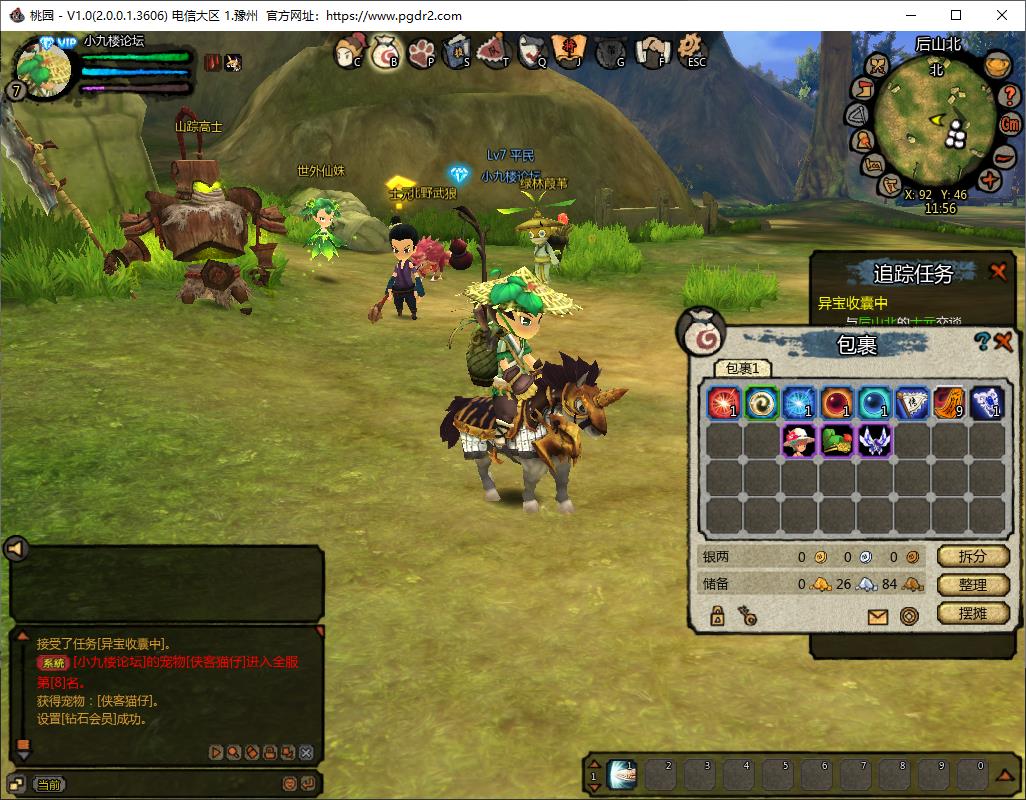Click the padlock icon in the bag window
The height and width of the screenshot is (800, 1026).
coord(717,615)
